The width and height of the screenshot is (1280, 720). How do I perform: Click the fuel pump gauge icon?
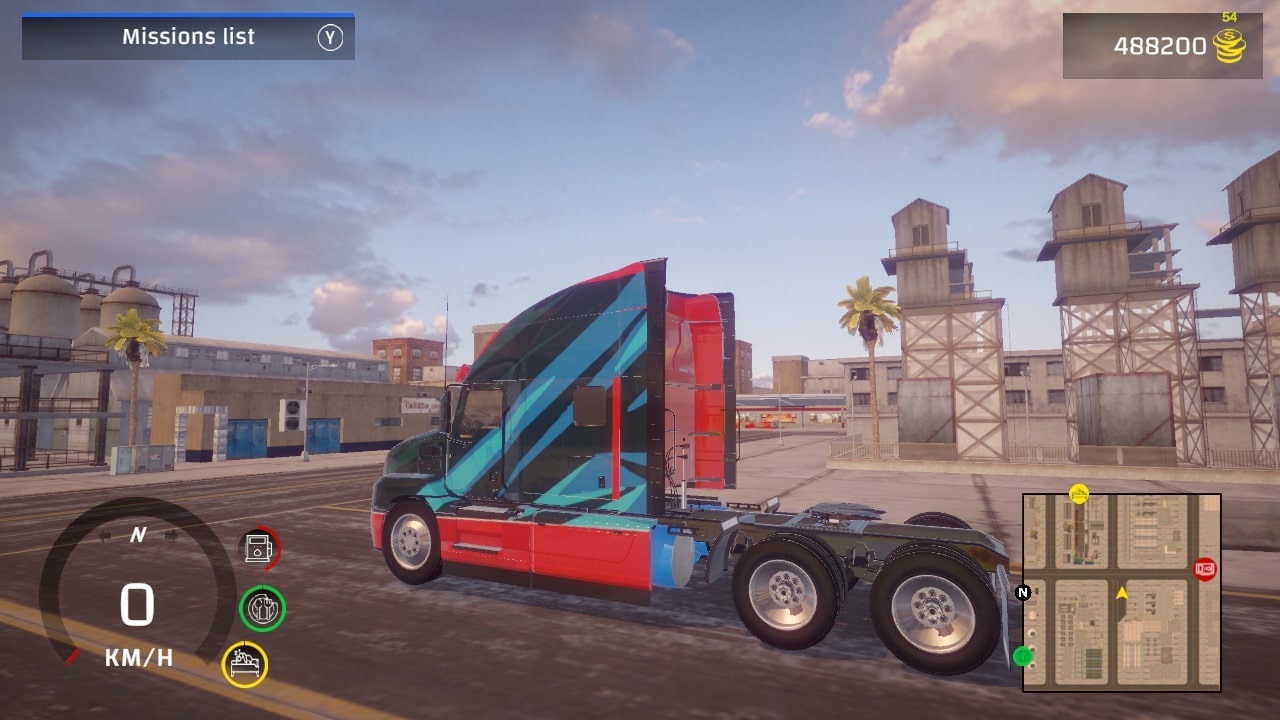tap(258, 547)
